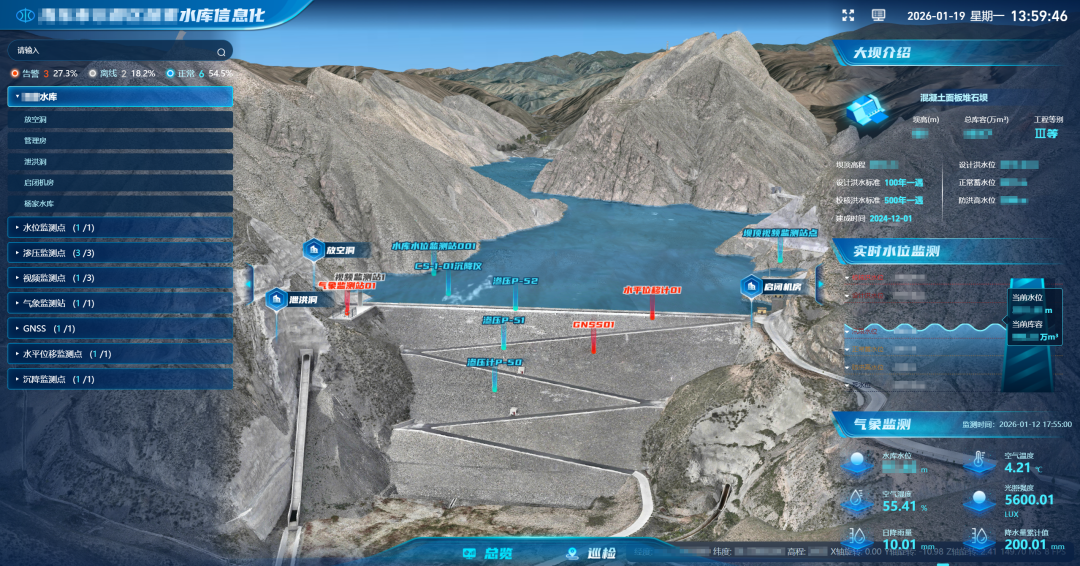Select the GNSS01 marker on the dam
Screen dimensions: 1080x566
tap(593, 325)
